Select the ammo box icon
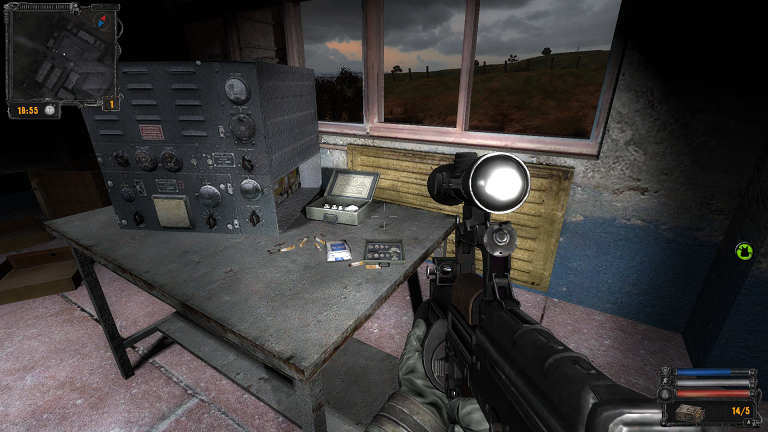 pos(690,413)
